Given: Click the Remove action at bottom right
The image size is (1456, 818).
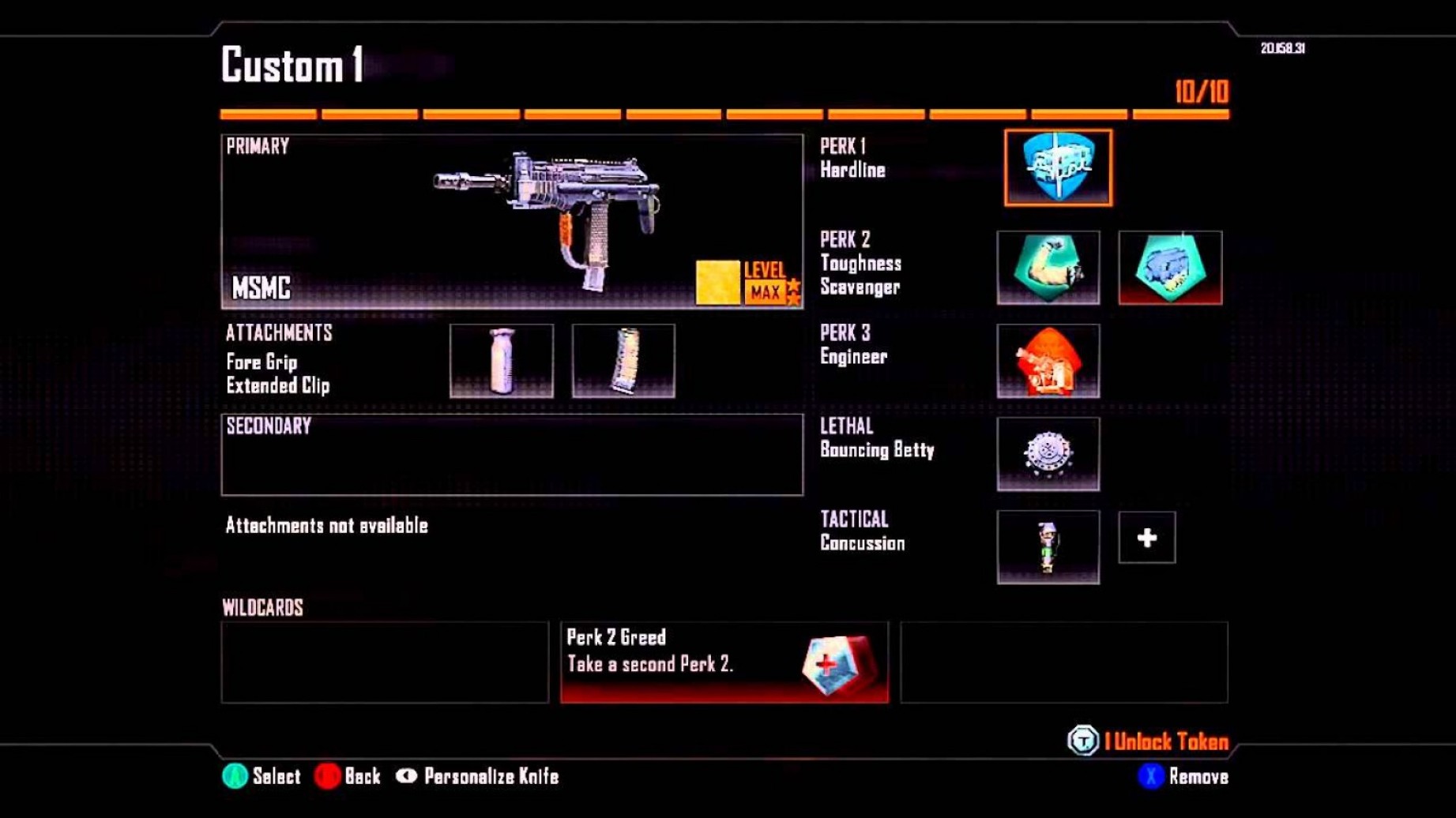Looking at the screenshot, I should coord(1185,776).
